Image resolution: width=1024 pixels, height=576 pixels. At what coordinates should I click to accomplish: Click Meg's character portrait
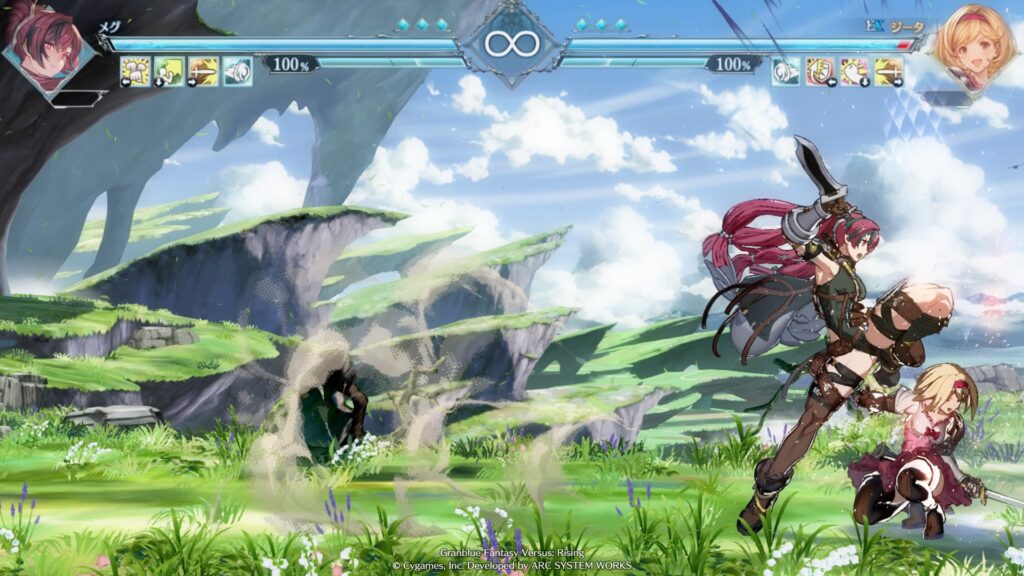tap(47, 47)
